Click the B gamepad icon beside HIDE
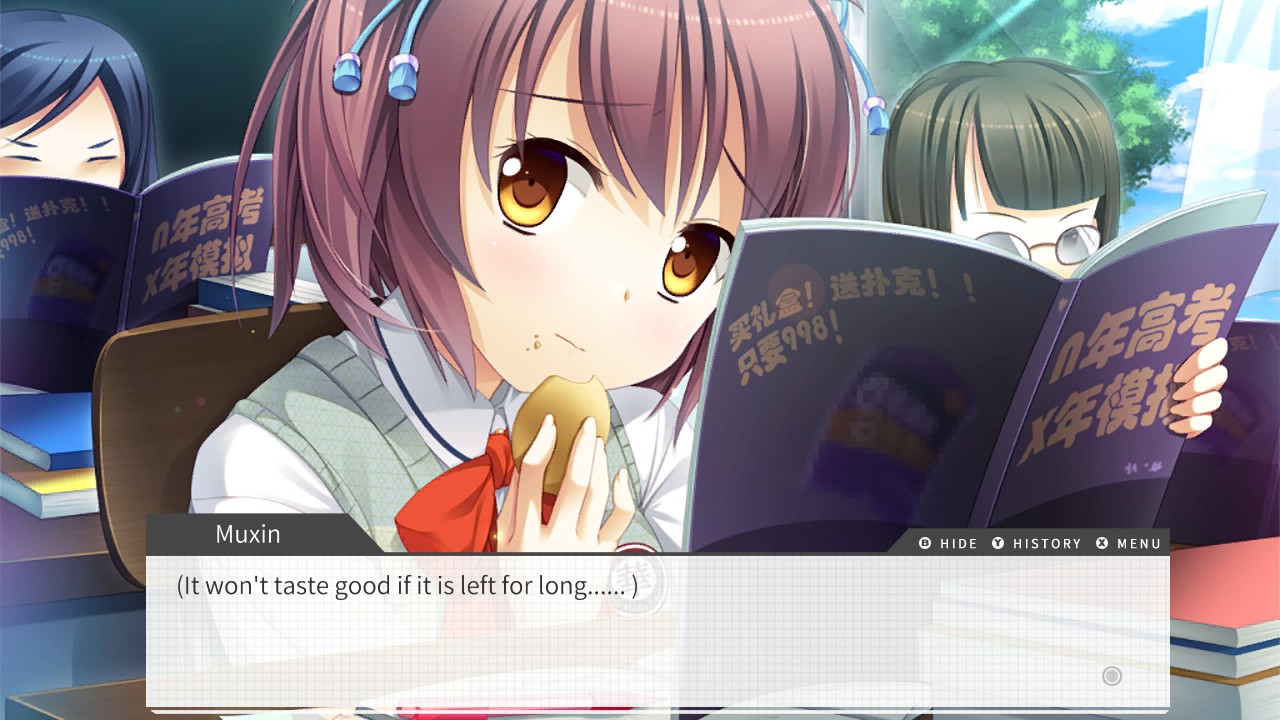This screenshot has width=1280, height=720. (925, 543)
